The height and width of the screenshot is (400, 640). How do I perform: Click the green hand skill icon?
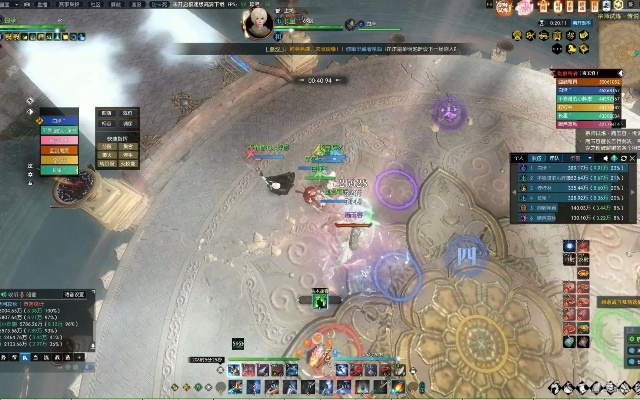coord(322,300)
